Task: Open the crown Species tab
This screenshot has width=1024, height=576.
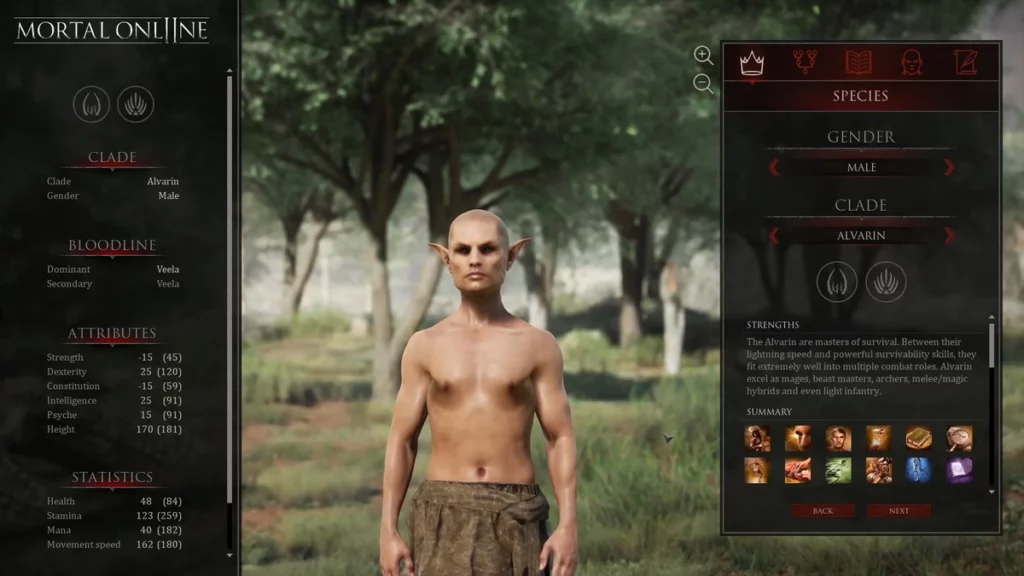Action: pos(751,63)
